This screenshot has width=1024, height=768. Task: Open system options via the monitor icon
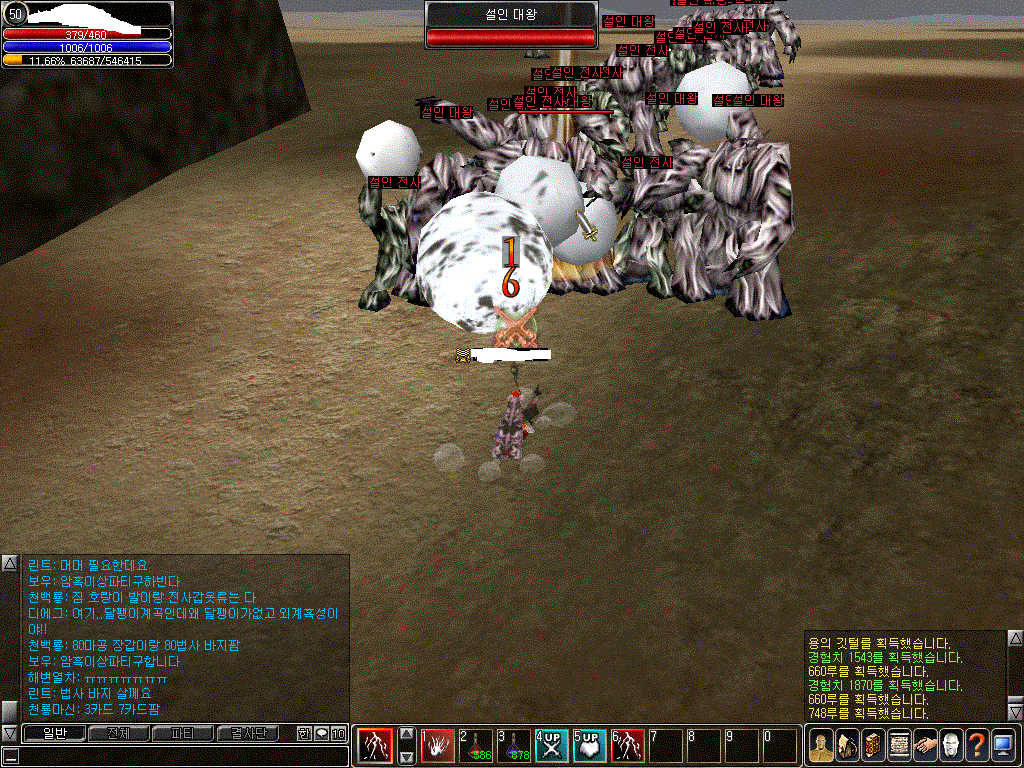[x=1002, y=745]
